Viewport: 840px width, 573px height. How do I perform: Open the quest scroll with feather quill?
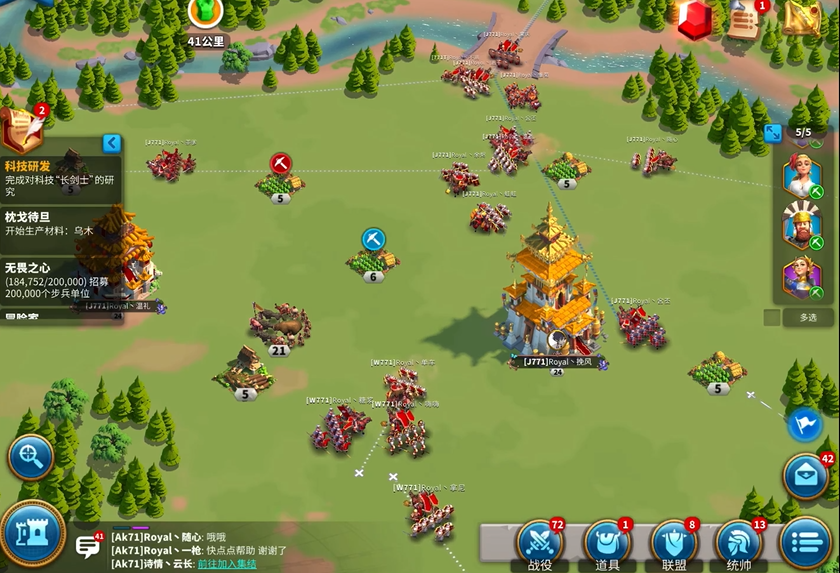[22, 128]
